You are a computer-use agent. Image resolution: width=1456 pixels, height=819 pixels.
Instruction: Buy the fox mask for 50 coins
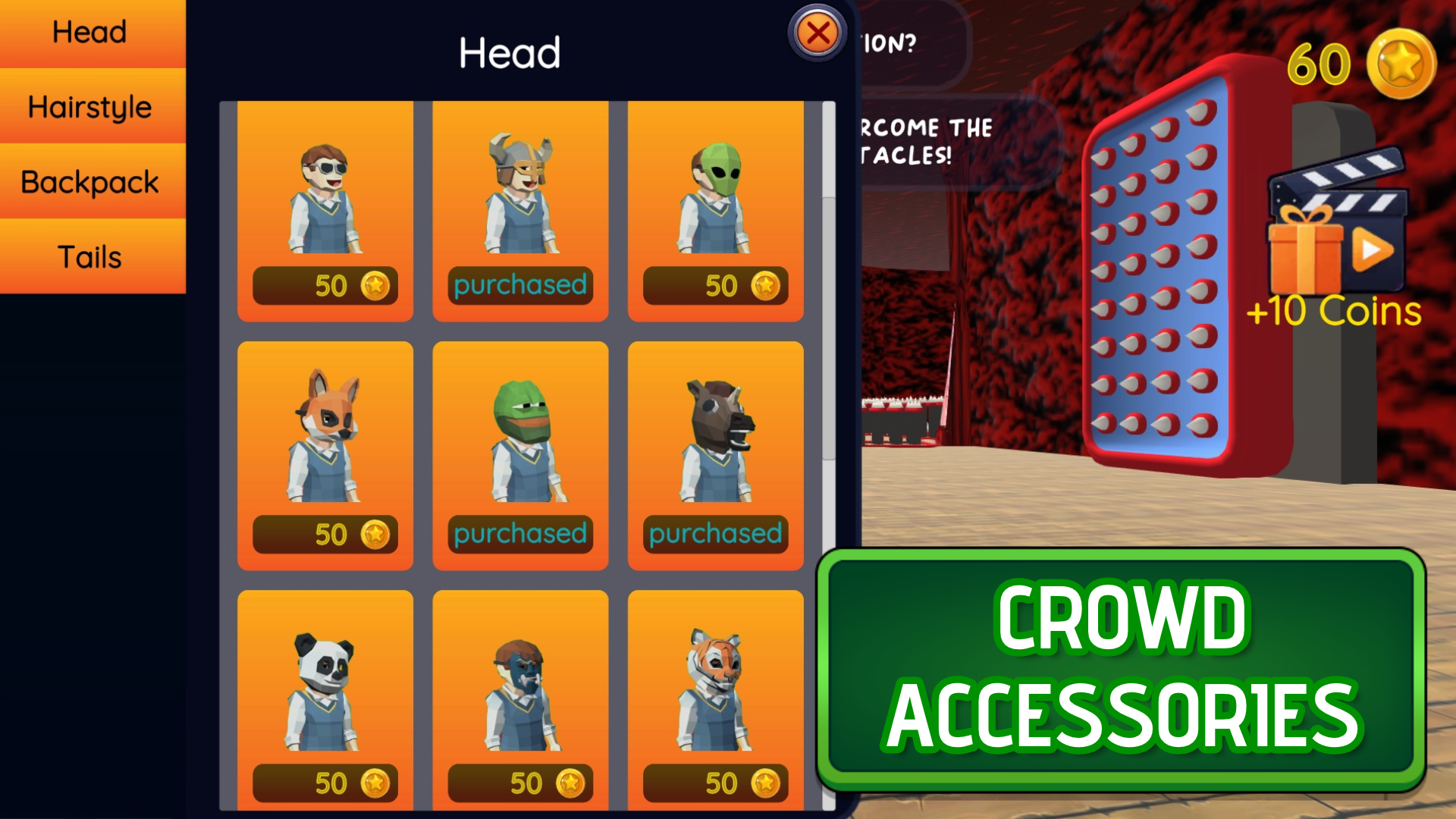[x=325, y=533]
